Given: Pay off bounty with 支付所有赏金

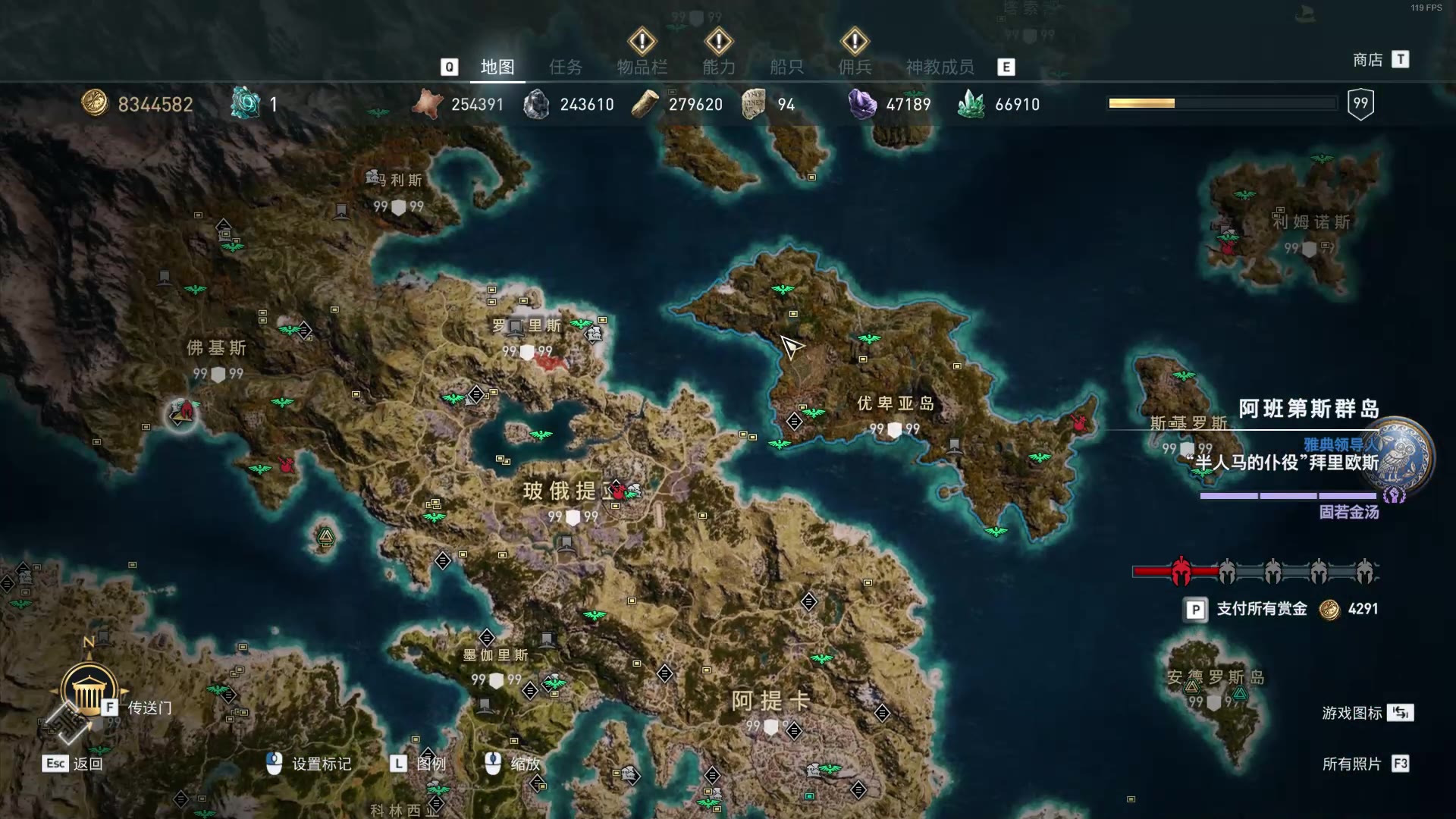Looking at the screenshot, I should tap(1260, 609).
